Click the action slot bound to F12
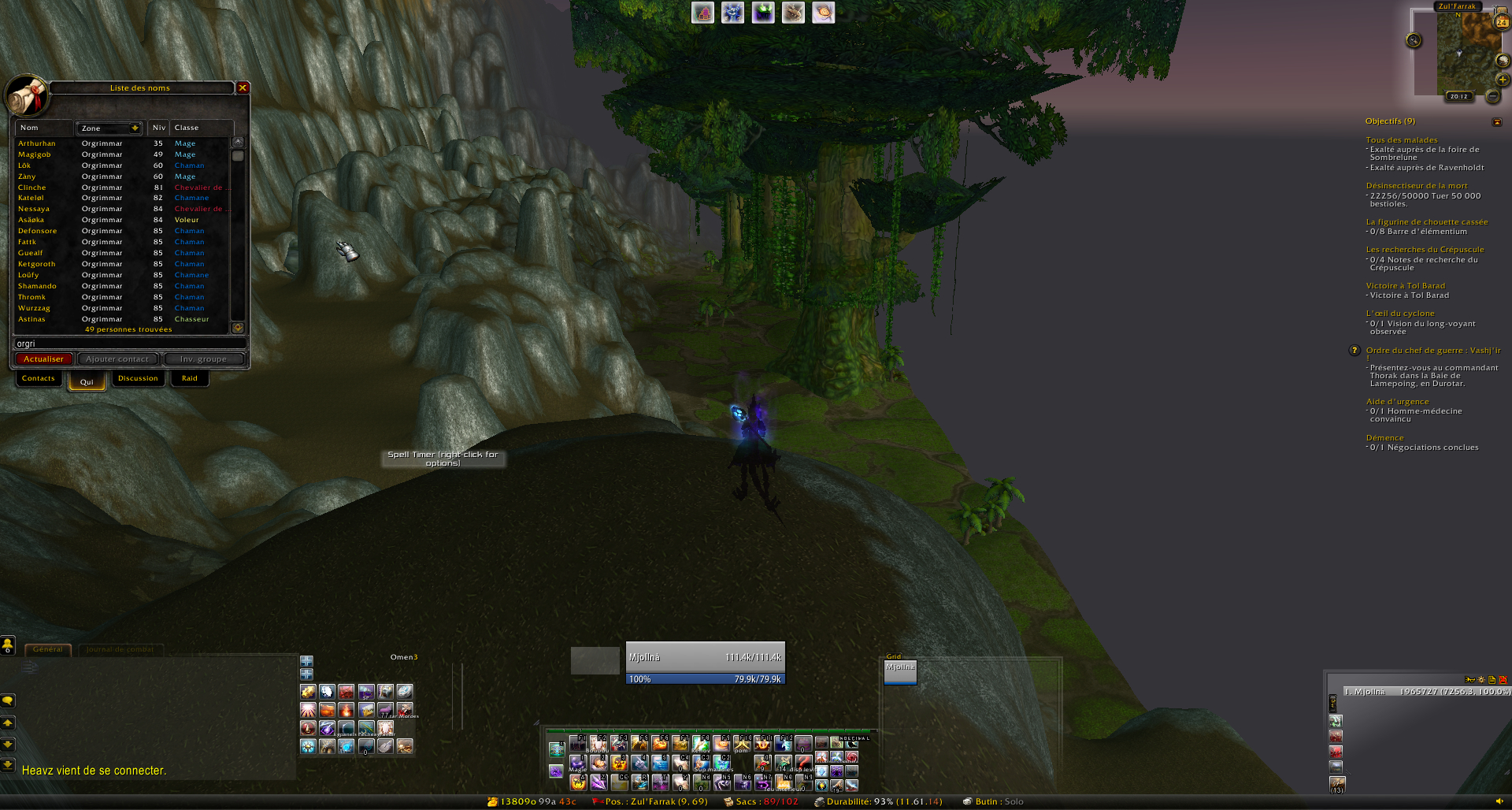This screenshot has height=810, width=1512. (x=783, y=743)
